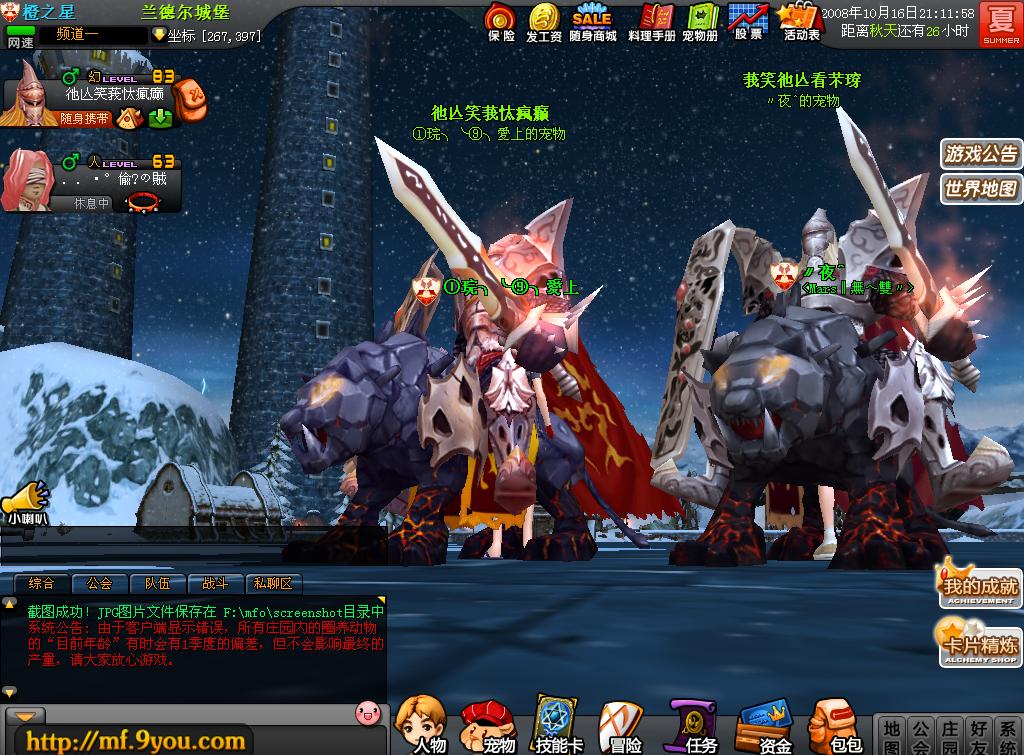Switch to the 战斗 combat chat tab
This screenshot has height=755, width=1024.
214,583
